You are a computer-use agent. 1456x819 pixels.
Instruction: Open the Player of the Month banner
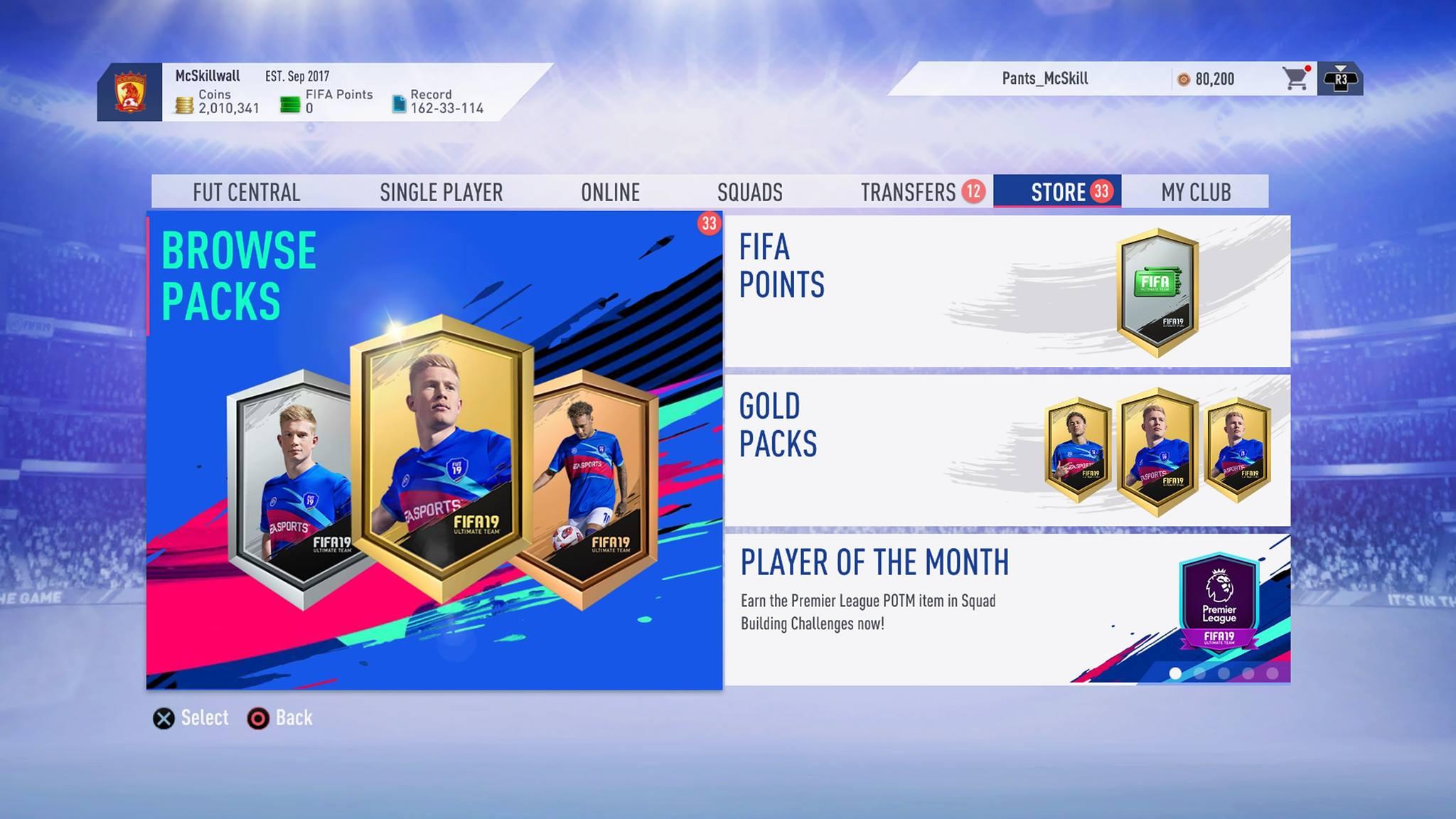click(1007, 609)
